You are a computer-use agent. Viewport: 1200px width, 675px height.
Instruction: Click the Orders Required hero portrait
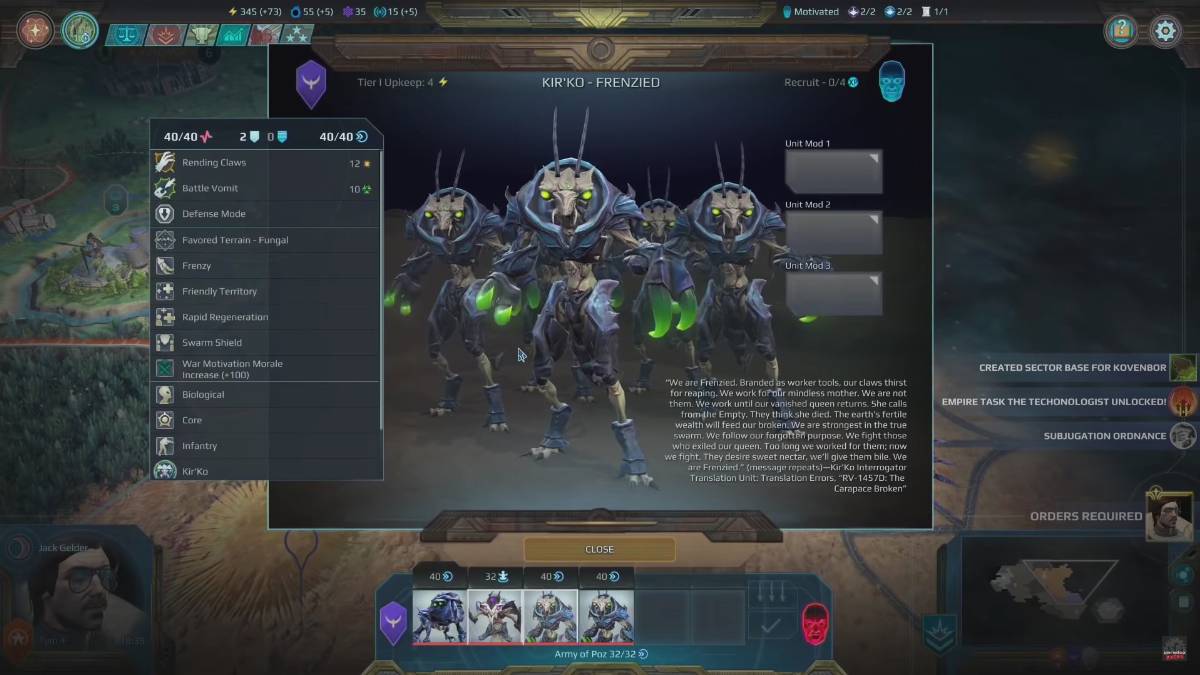[x=1169, y=516]
